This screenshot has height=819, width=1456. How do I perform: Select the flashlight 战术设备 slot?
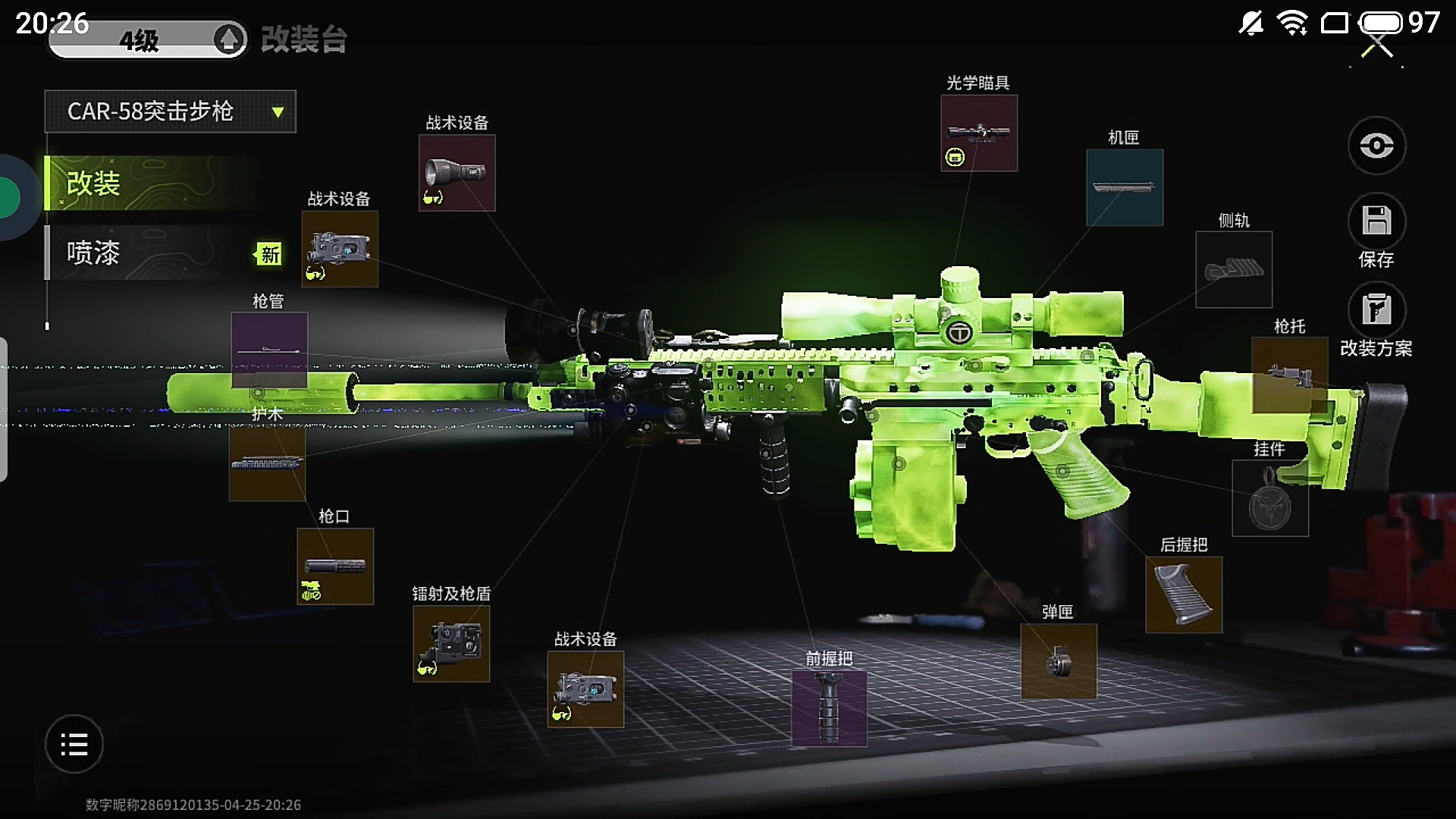pos(457,173)
